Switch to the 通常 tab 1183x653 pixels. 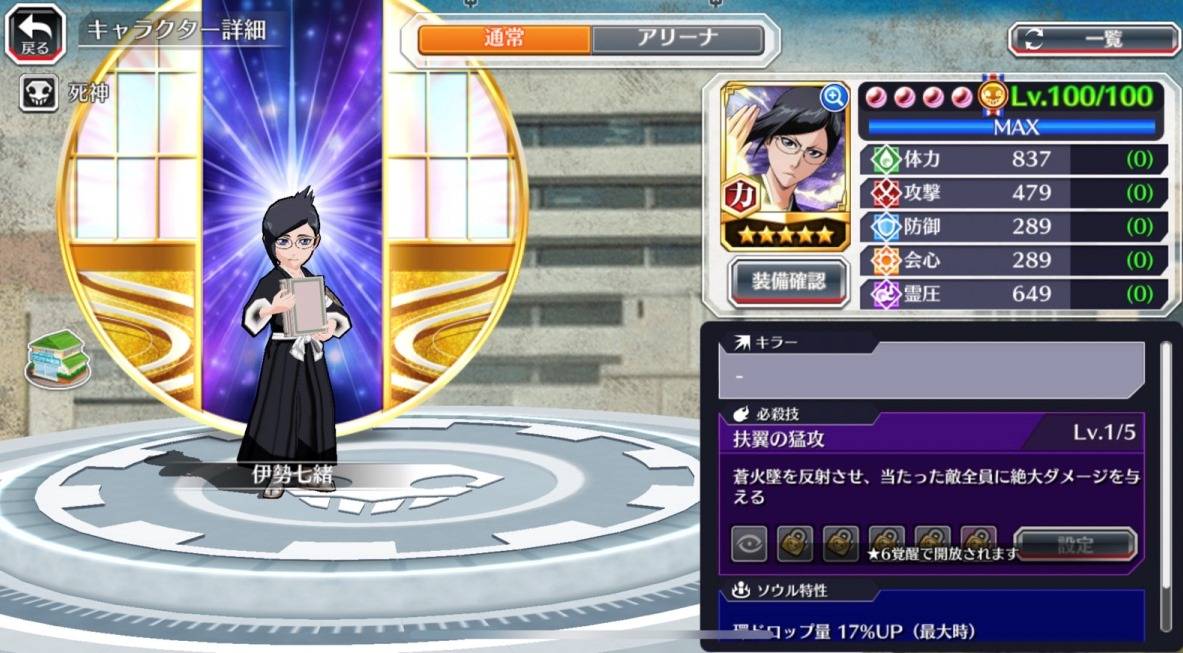click(504, 39)
